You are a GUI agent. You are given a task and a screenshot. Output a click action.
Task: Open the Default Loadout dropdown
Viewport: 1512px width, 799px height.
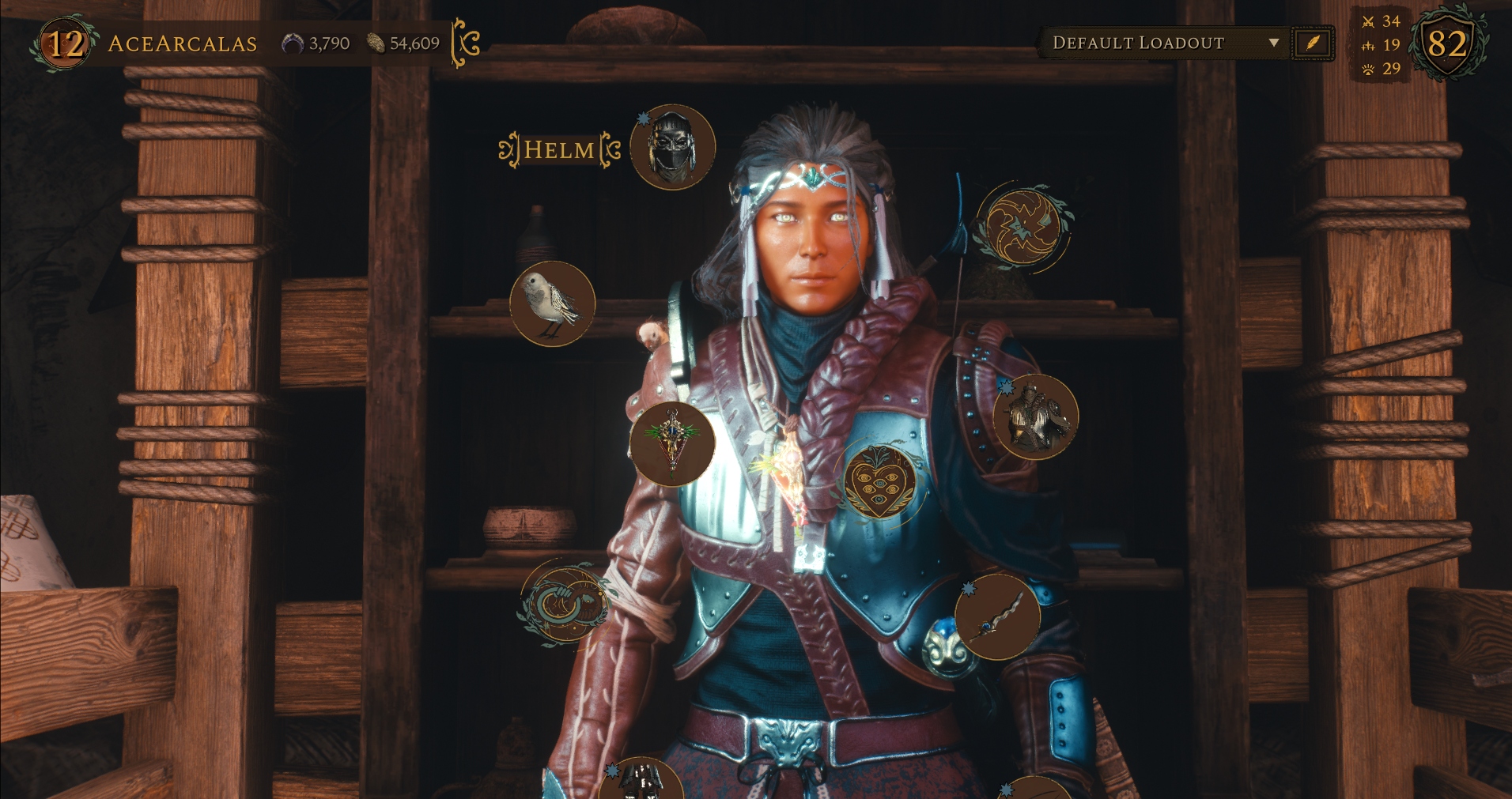[x=1164, y=43]
